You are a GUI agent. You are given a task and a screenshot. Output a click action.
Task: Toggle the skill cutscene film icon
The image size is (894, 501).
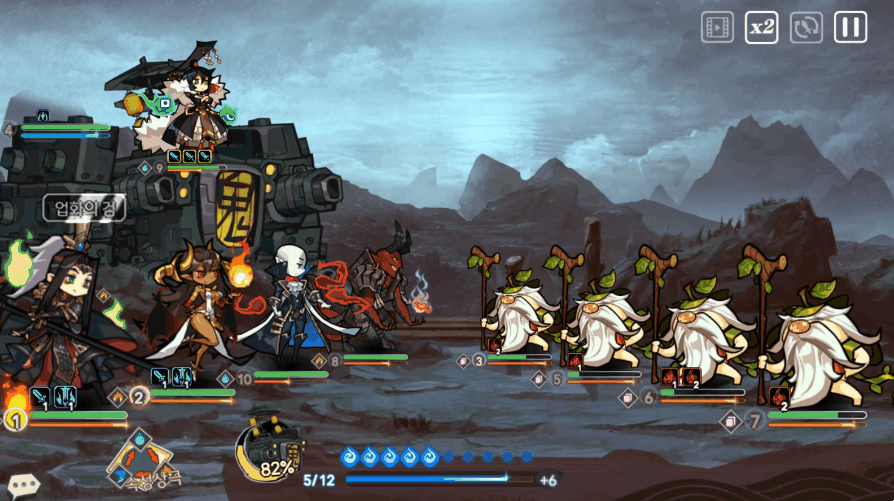click(x=717, y=27)
